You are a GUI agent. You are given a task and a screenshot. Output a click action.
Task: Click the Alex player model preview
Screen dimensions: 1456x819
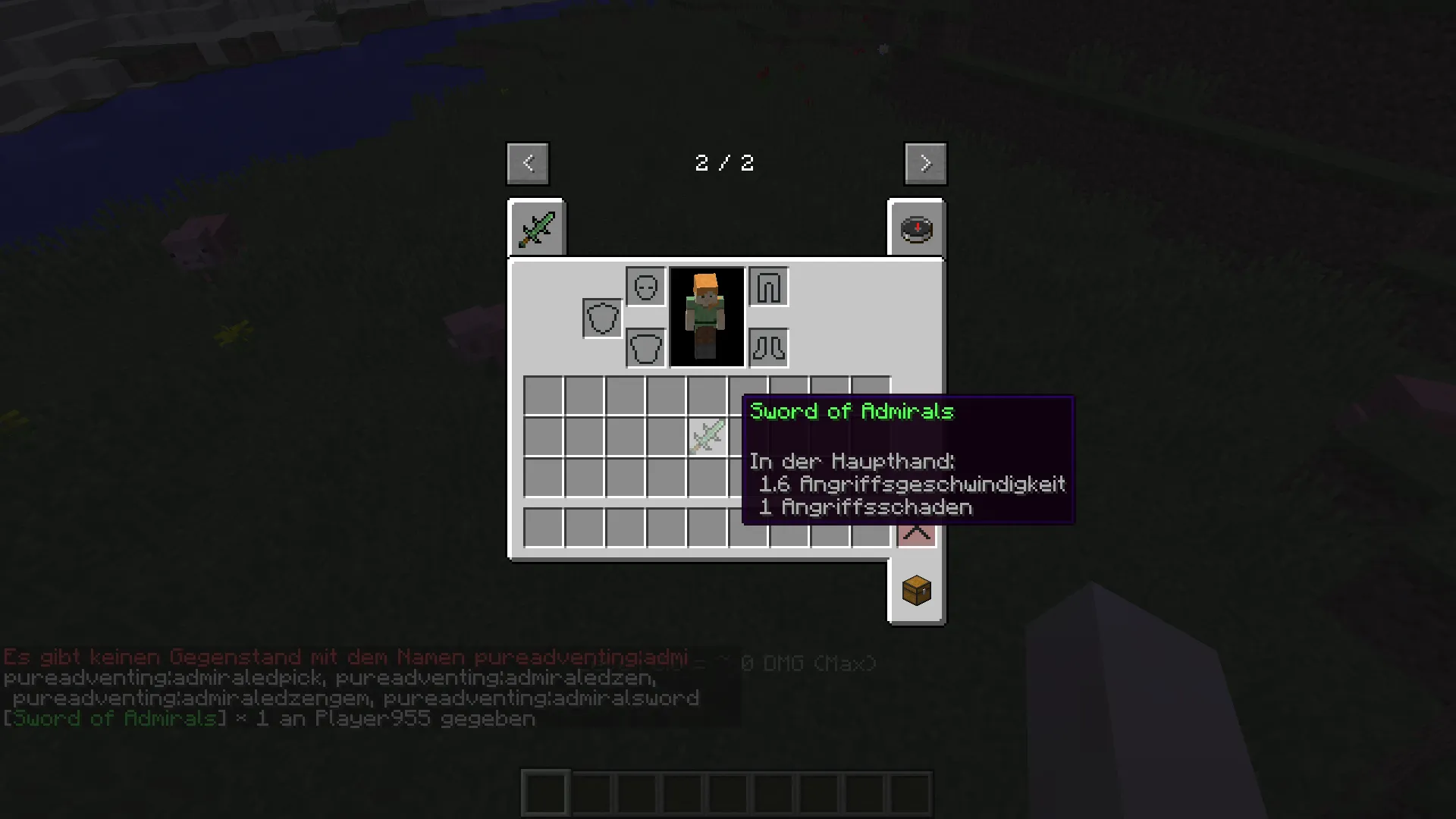click(x=706, y=317)
